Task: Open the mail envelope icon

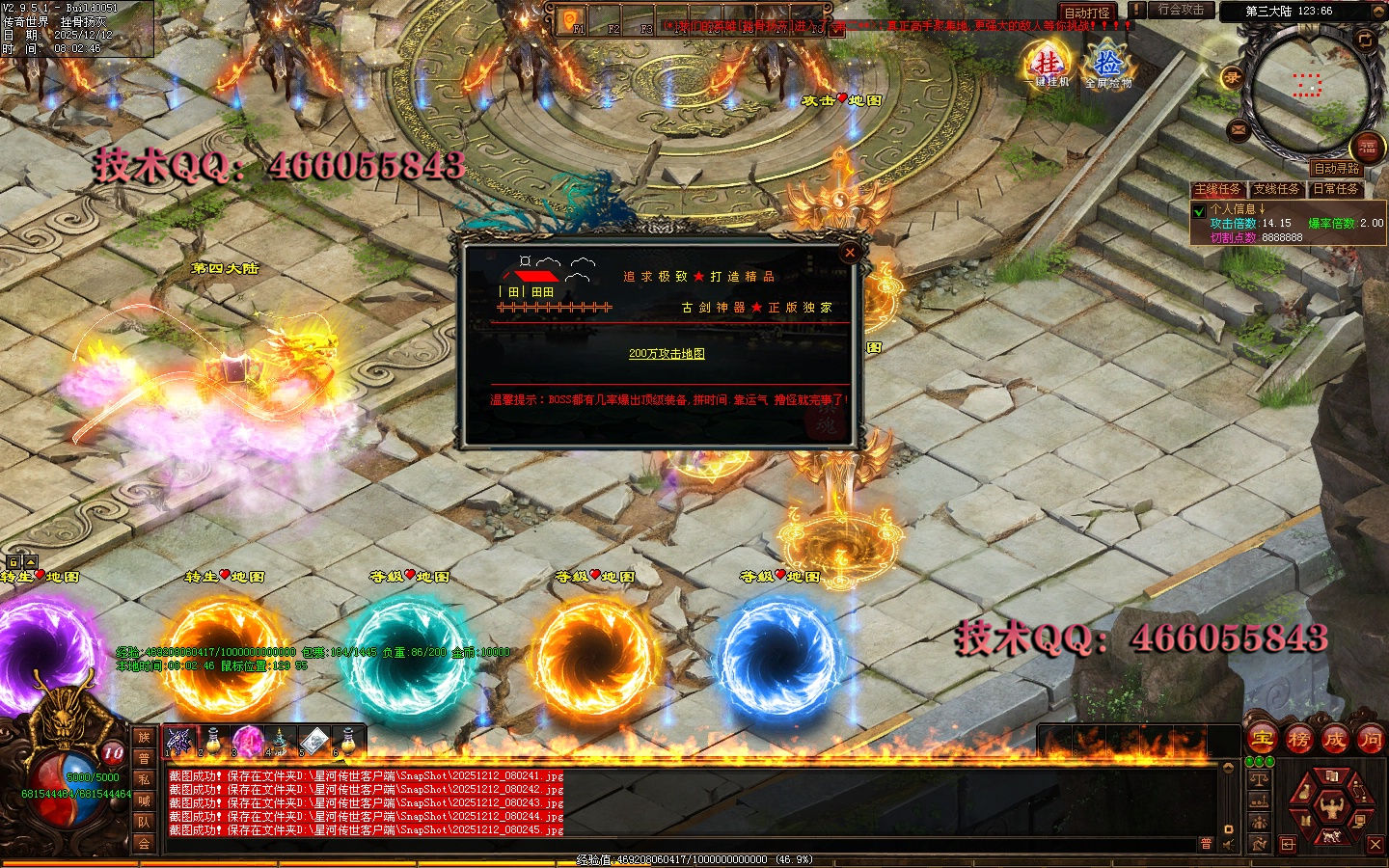Action: pyautogui.click(x=1239, y=130)
